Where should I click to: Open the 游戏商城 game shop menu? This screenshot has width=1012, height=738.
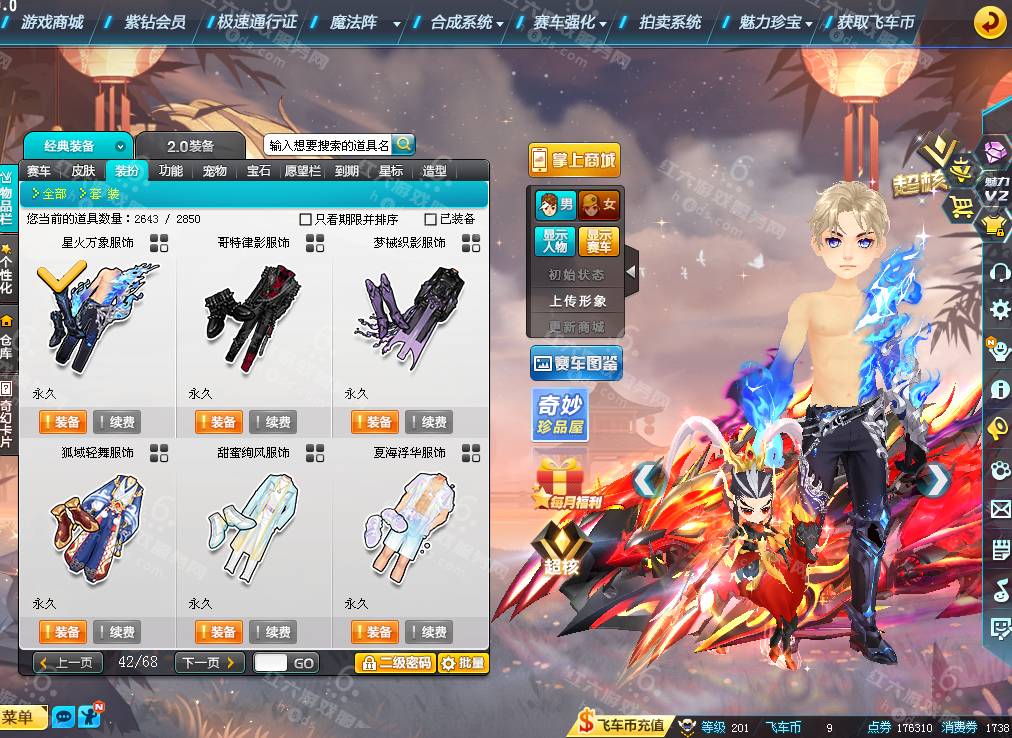click(x=52, y=21)
